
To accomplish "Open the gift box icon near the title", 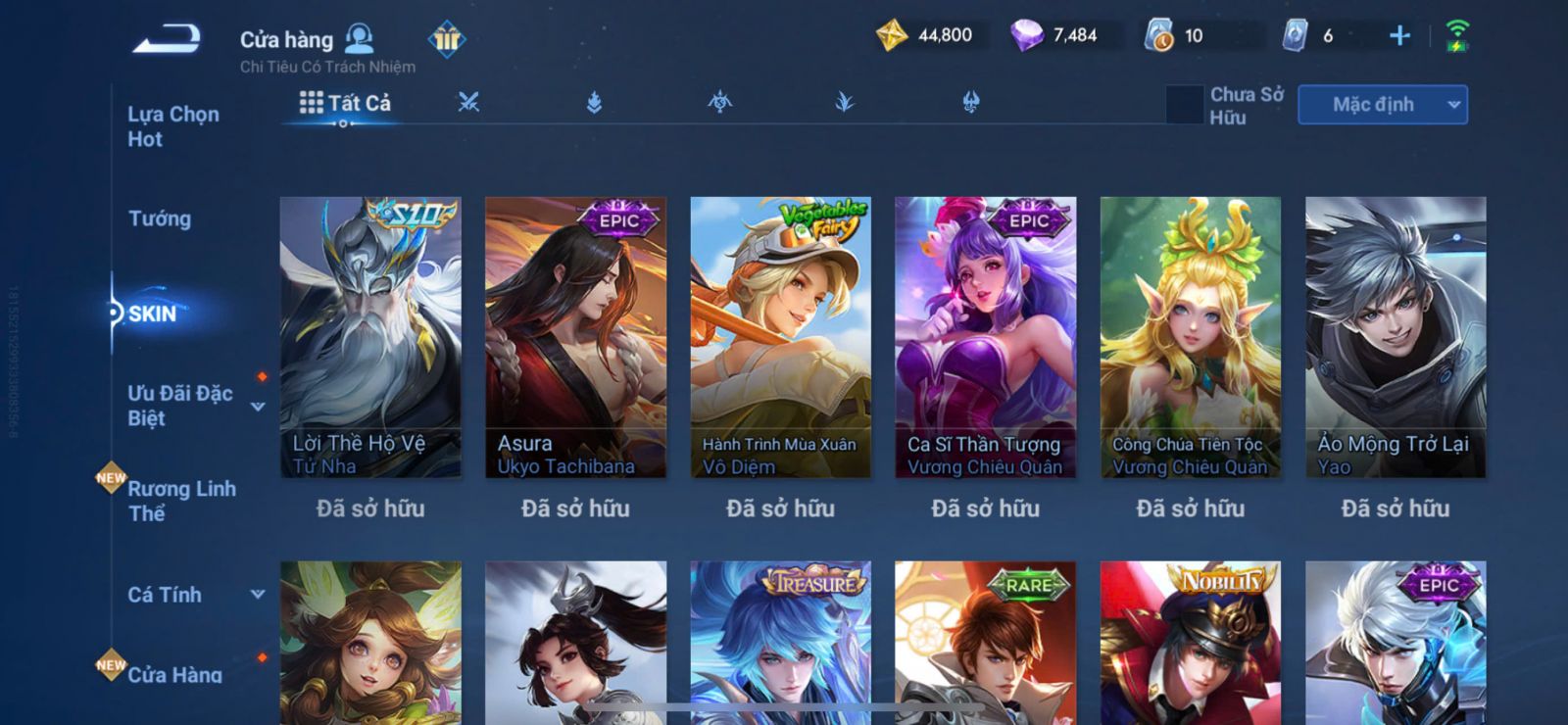I will [447, 39].
